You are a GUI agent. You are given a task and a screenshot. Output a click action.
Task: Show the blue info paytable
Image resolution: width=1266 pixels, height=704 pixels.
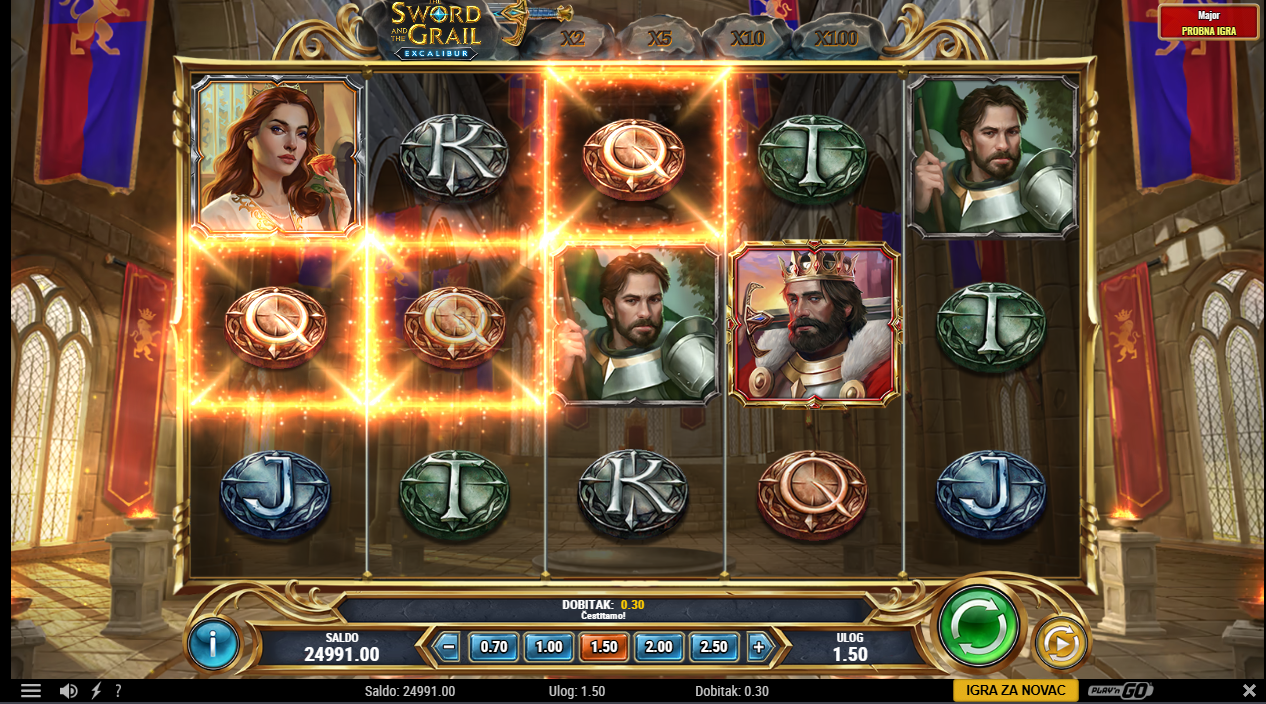[213, 645]
